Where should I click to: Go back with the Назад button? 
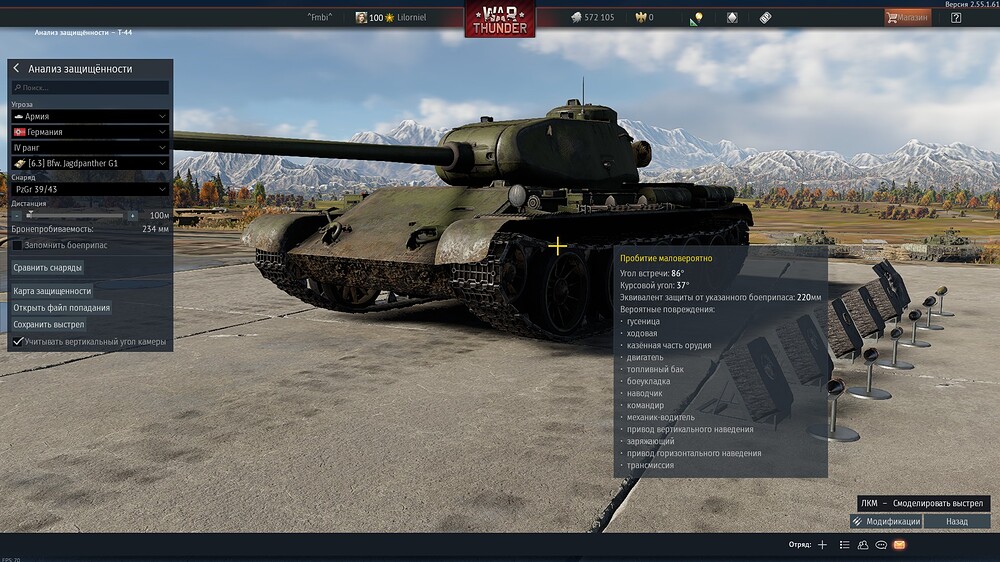[x=957, y=521]
